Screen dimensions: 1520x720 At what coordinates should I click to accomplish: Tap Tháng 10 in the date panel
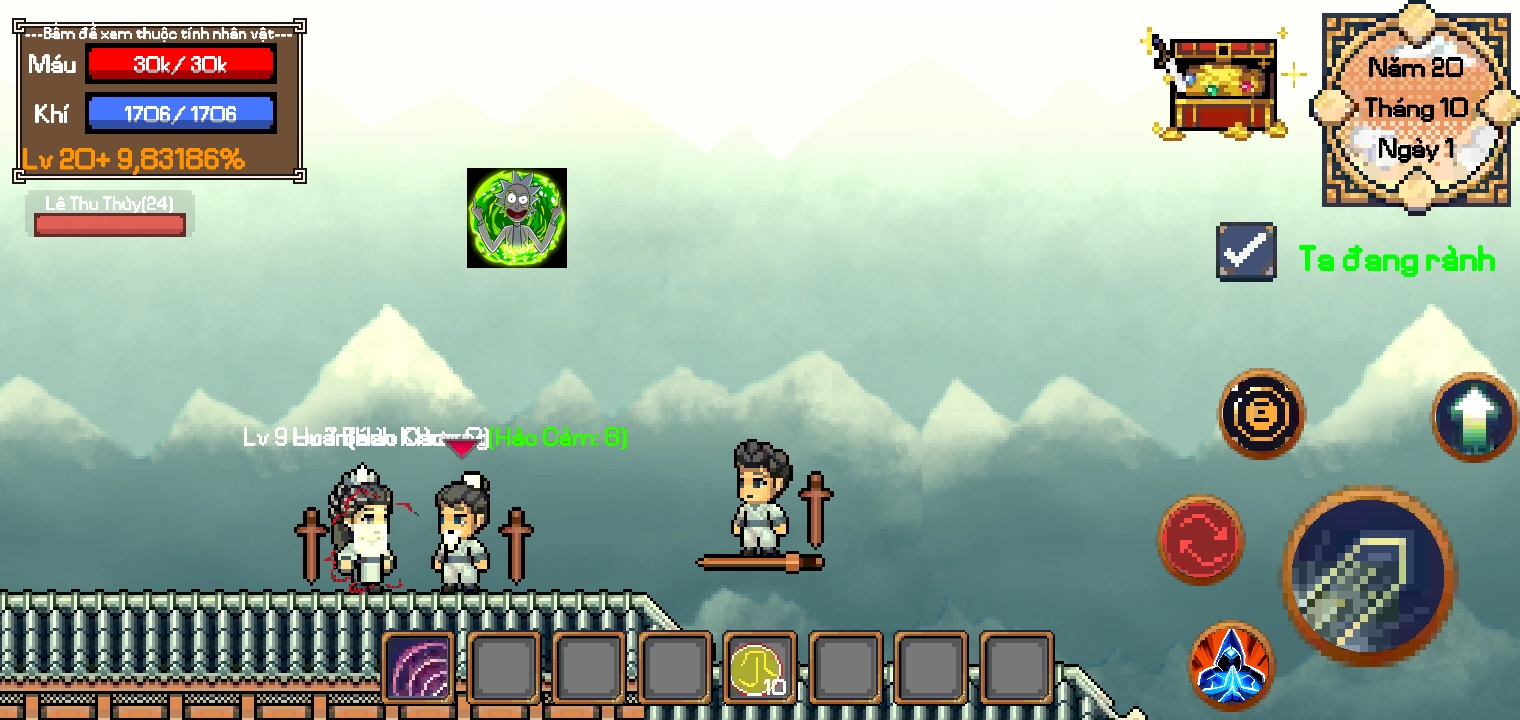1415,108
